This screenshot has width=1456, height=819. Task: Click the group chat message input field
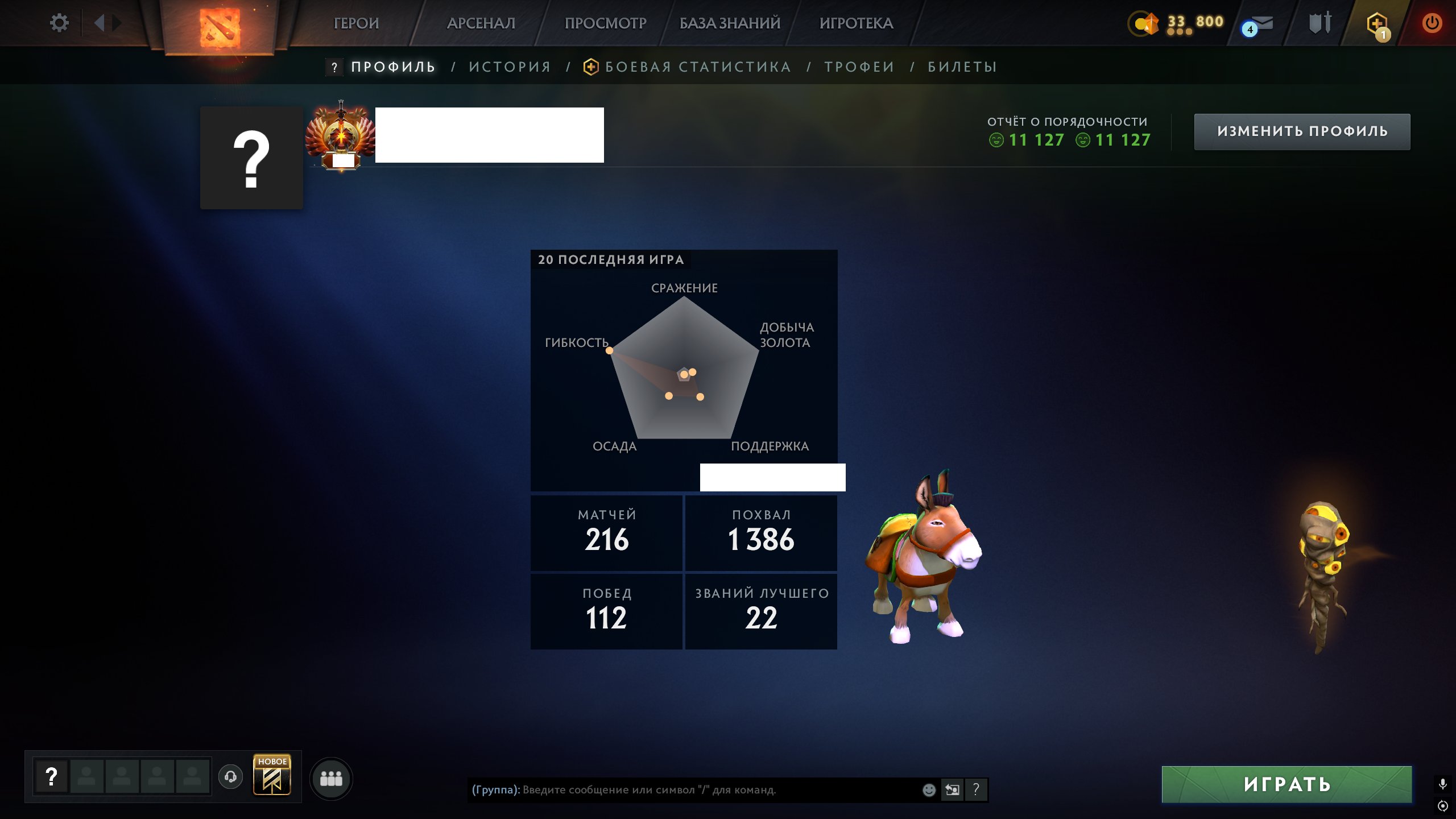[682, 790]
